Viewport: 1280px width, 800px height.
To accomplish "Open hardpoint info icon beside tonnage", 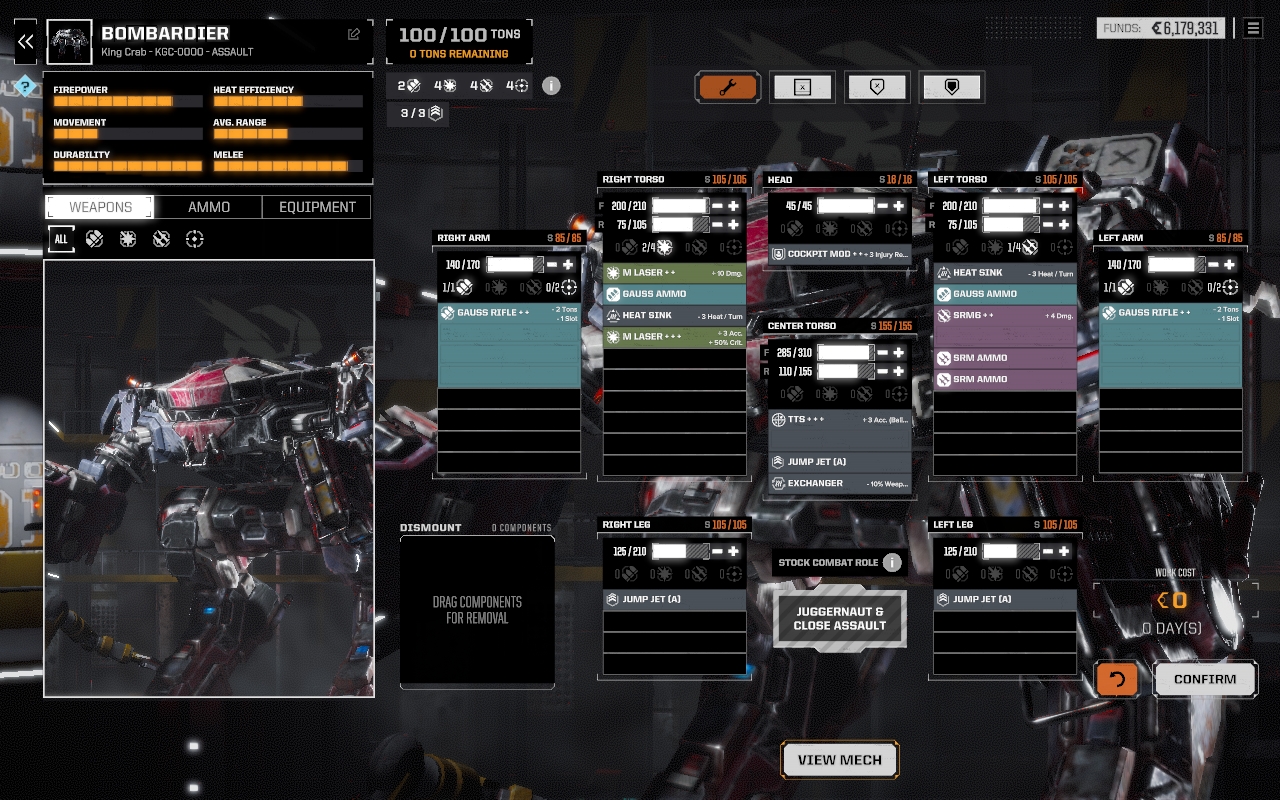I will [551, 86].
